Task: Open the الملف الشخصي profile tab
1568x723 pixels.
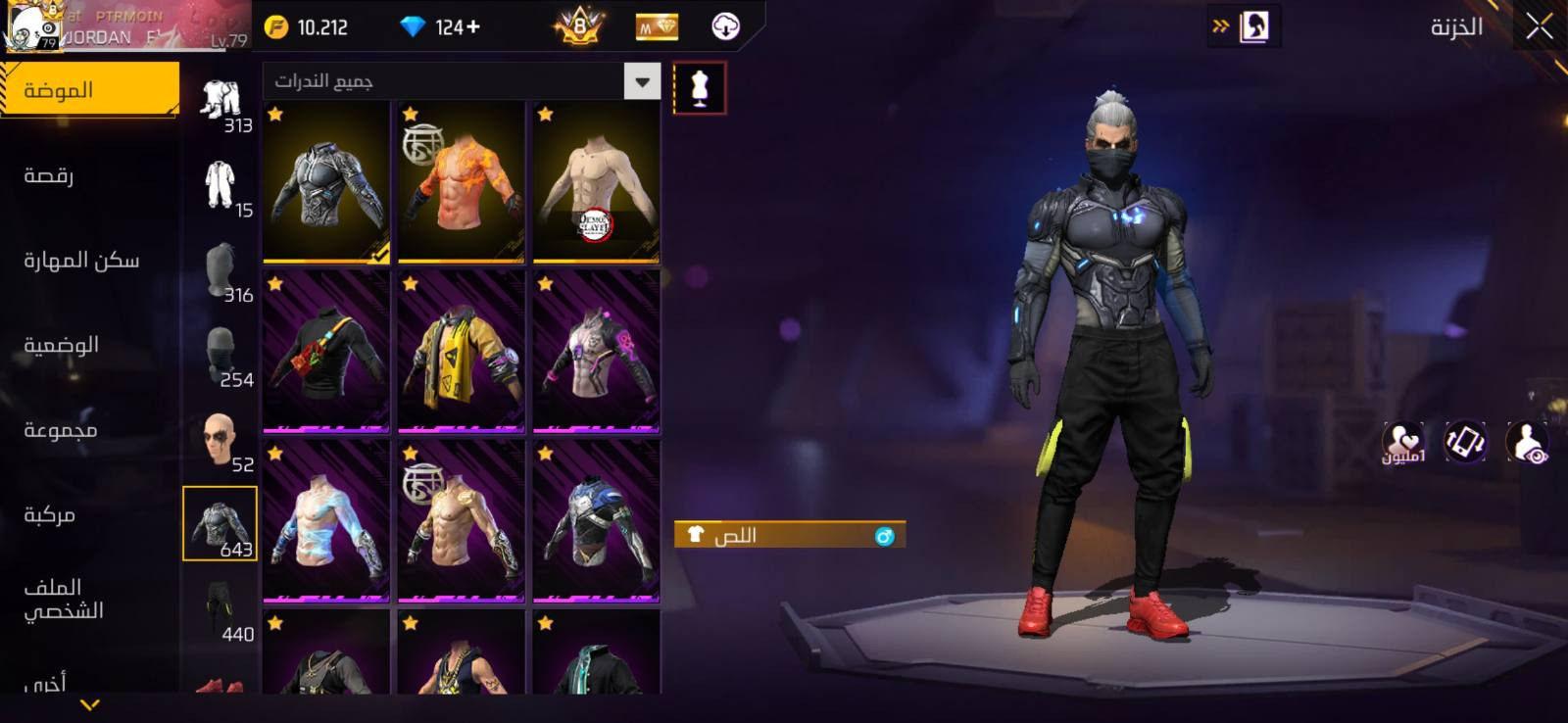Action: pyautogui.click(x=64, y=599)
